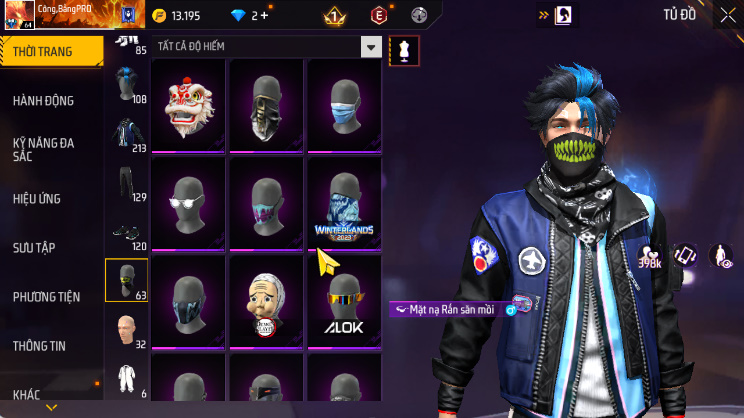Choose the white round glasses item
The height and width of the screenshot is (418, 744).
pos(188,204)
